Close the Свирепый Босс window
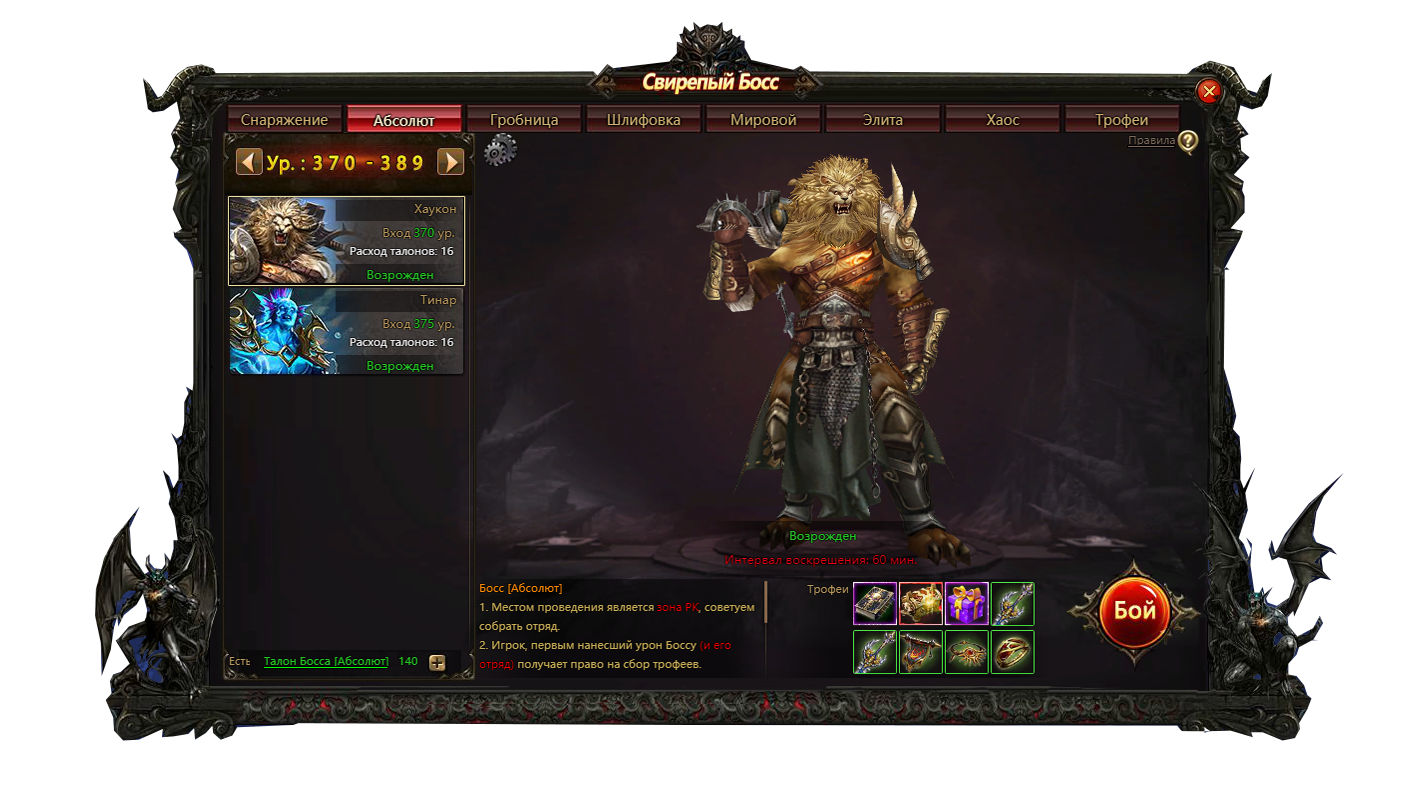 1209,92
